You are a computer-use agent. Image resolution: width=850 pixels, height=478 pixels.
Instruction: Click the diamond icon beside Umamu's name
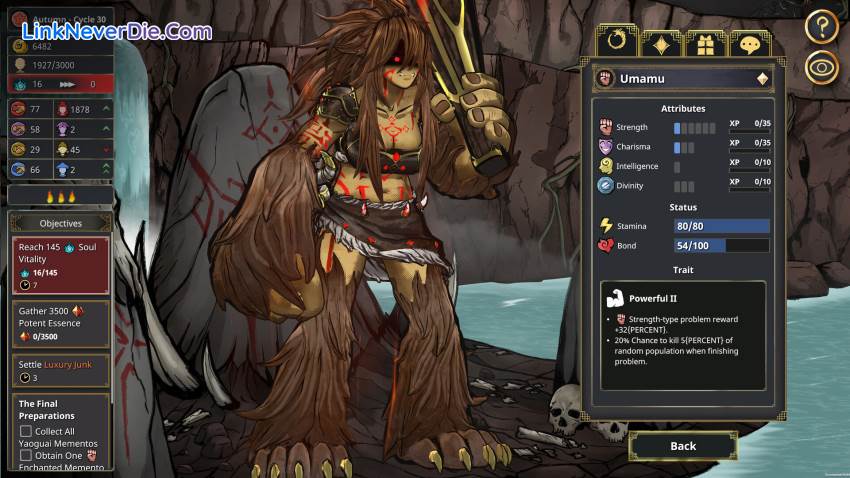click(x=762, y=78)
